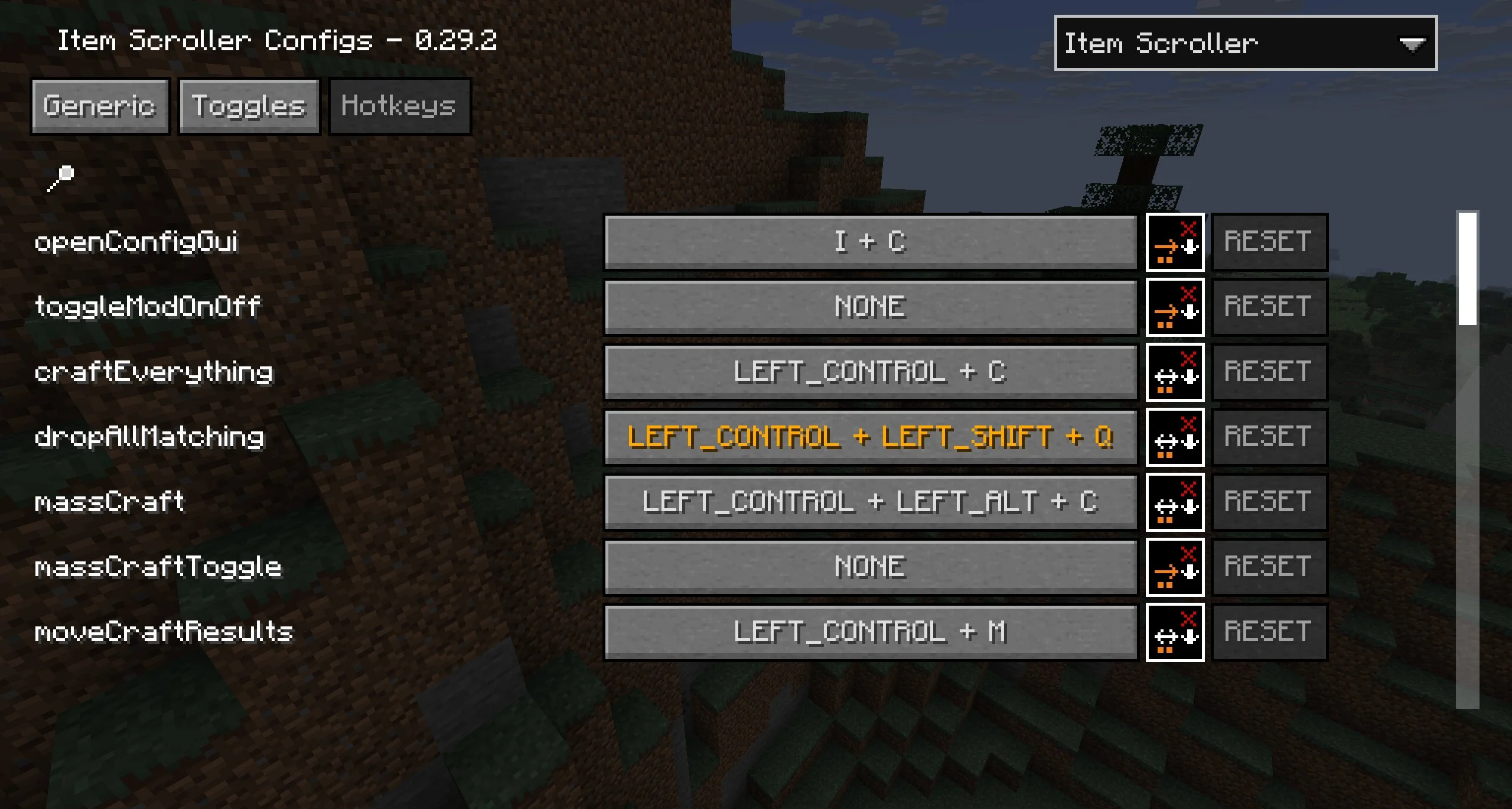Open the Item Scroller mod dropdown
Screen dimensions: 1512x809
click(1245, 43)
